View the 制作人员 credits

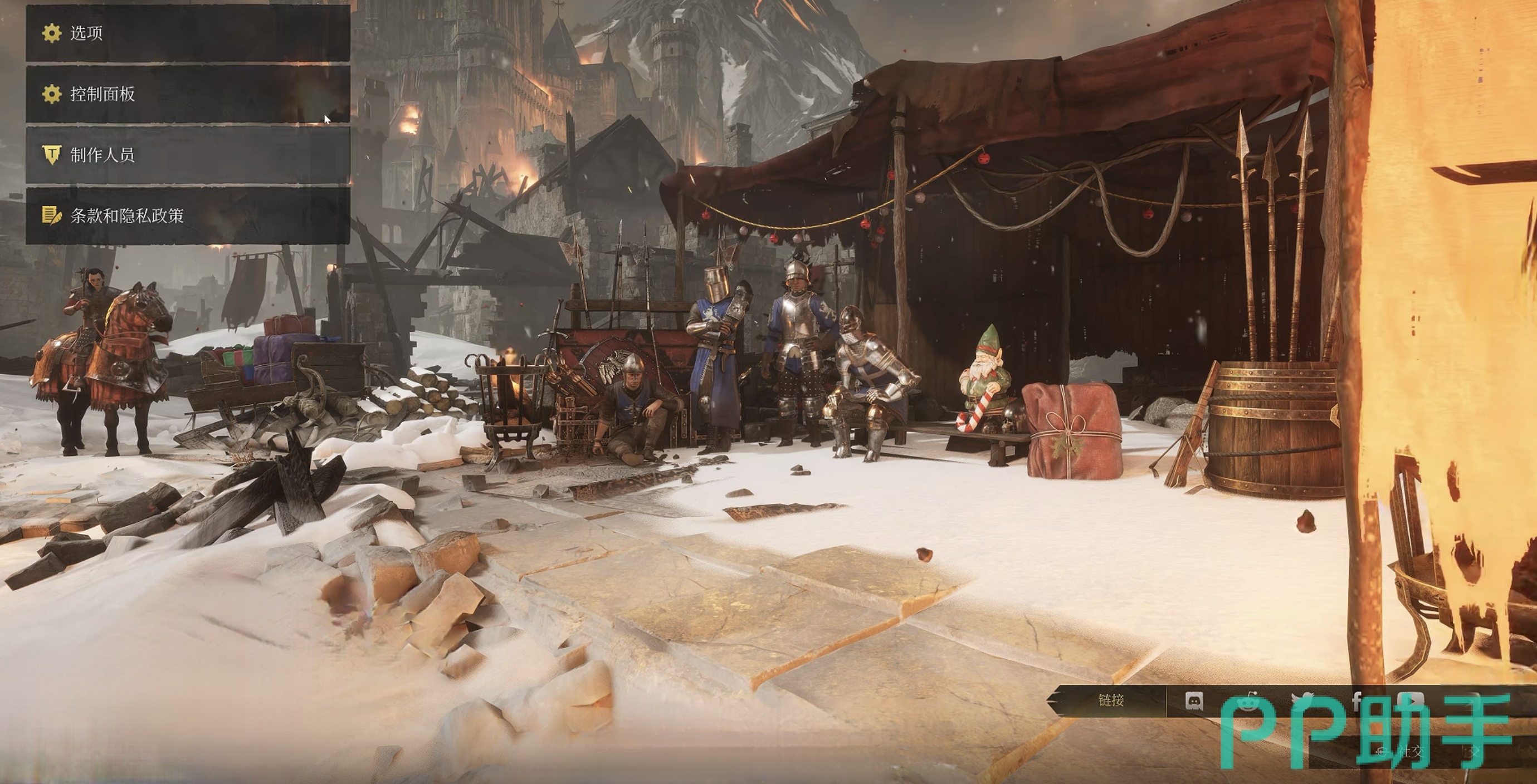[187, 155]
